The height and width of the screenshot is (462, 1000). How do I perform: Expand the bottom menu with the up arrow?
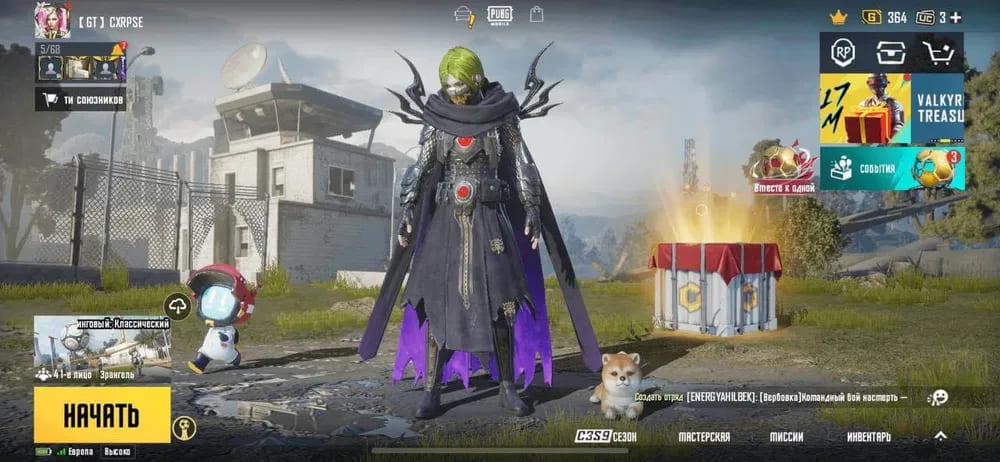point(940,436)
